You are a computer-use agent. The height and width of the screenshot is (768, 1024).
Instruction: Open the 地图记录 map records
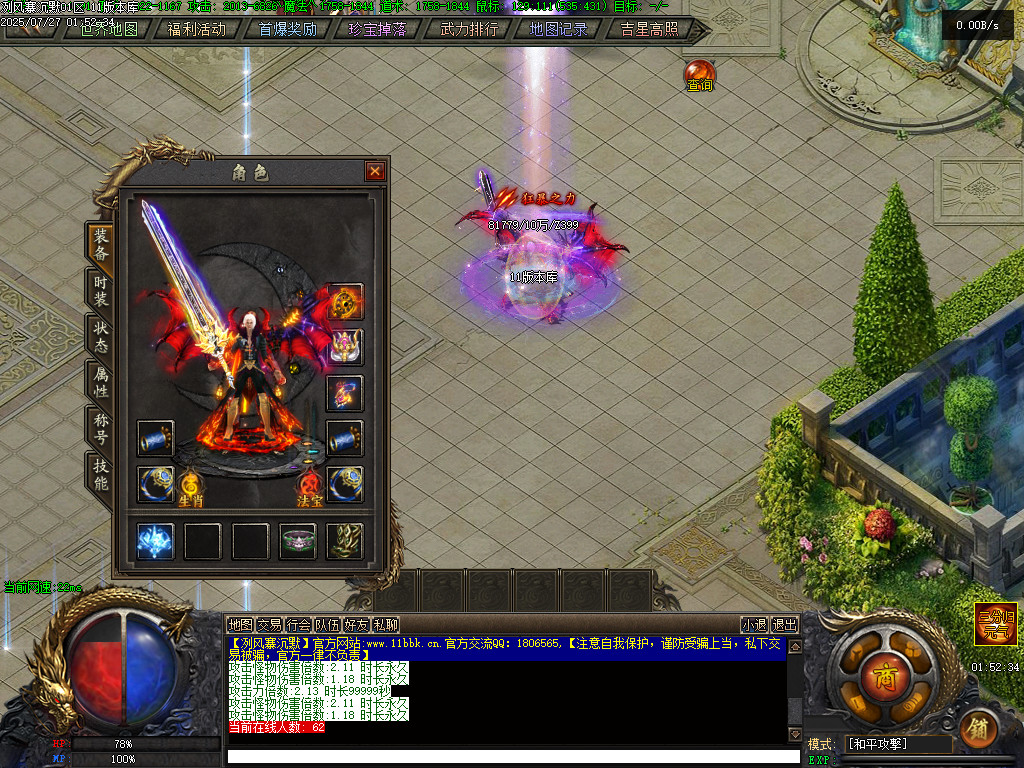pyautogui.click(x=558, y=29)
